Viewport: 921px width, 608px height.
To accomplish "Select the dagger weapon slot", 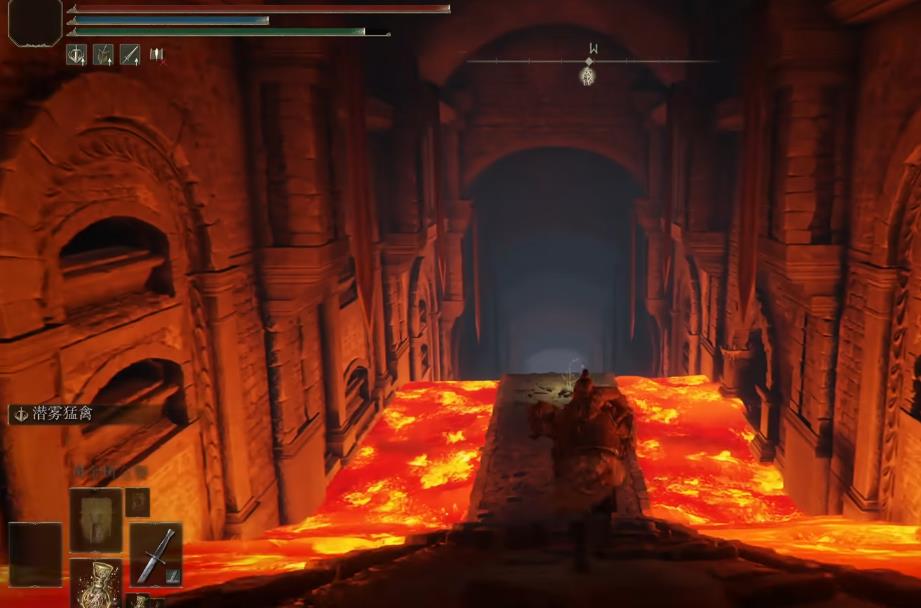I will tap(156, 553).
